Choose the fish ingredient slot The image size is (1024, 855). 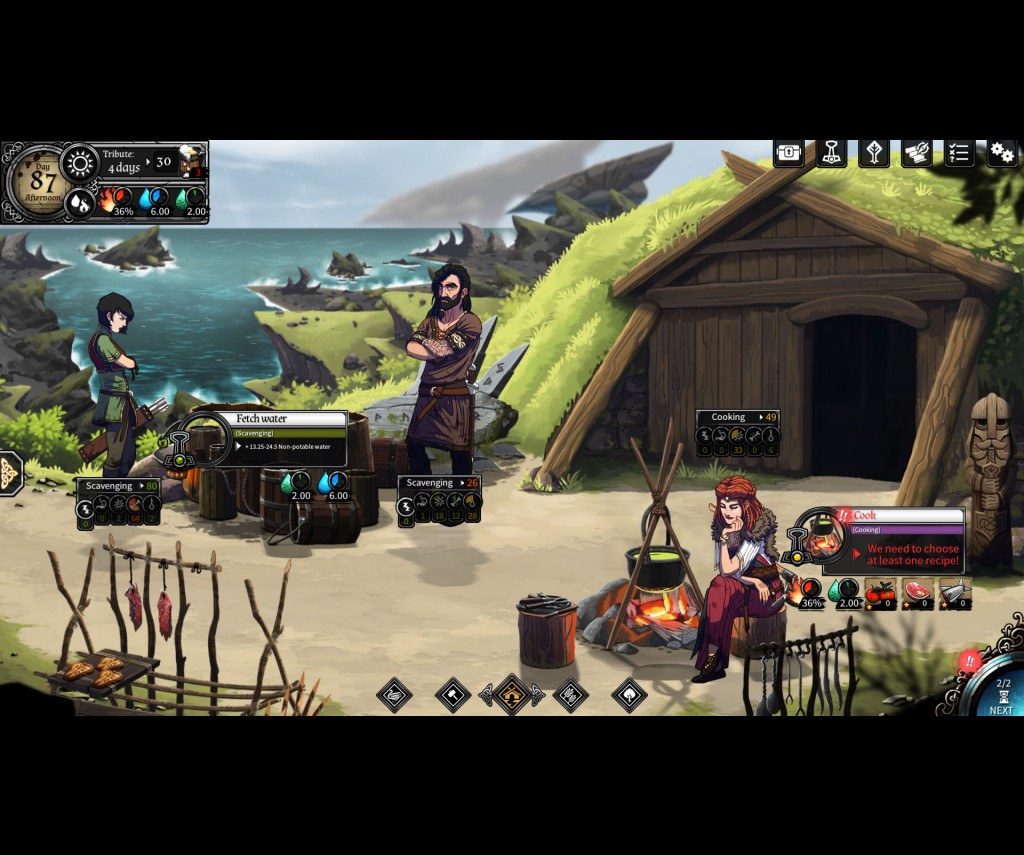[955, 594]
